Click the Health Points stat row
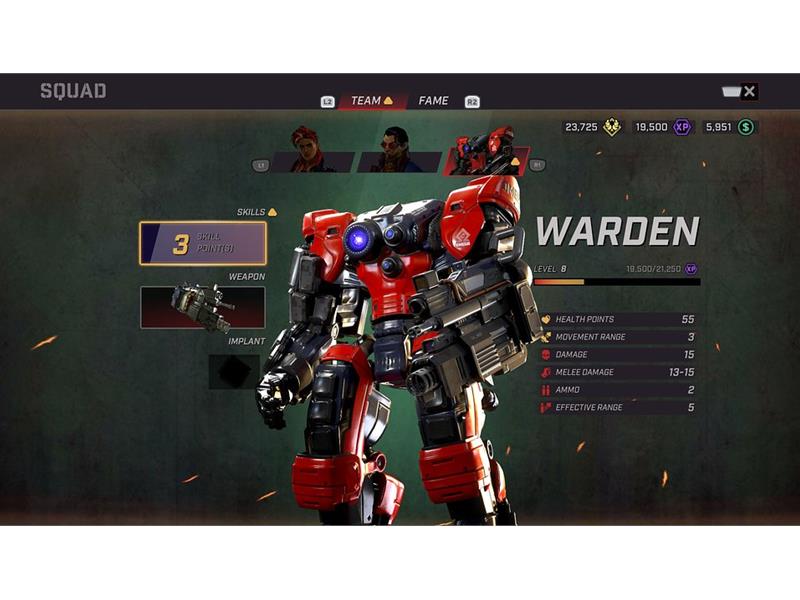 point(618,319)
